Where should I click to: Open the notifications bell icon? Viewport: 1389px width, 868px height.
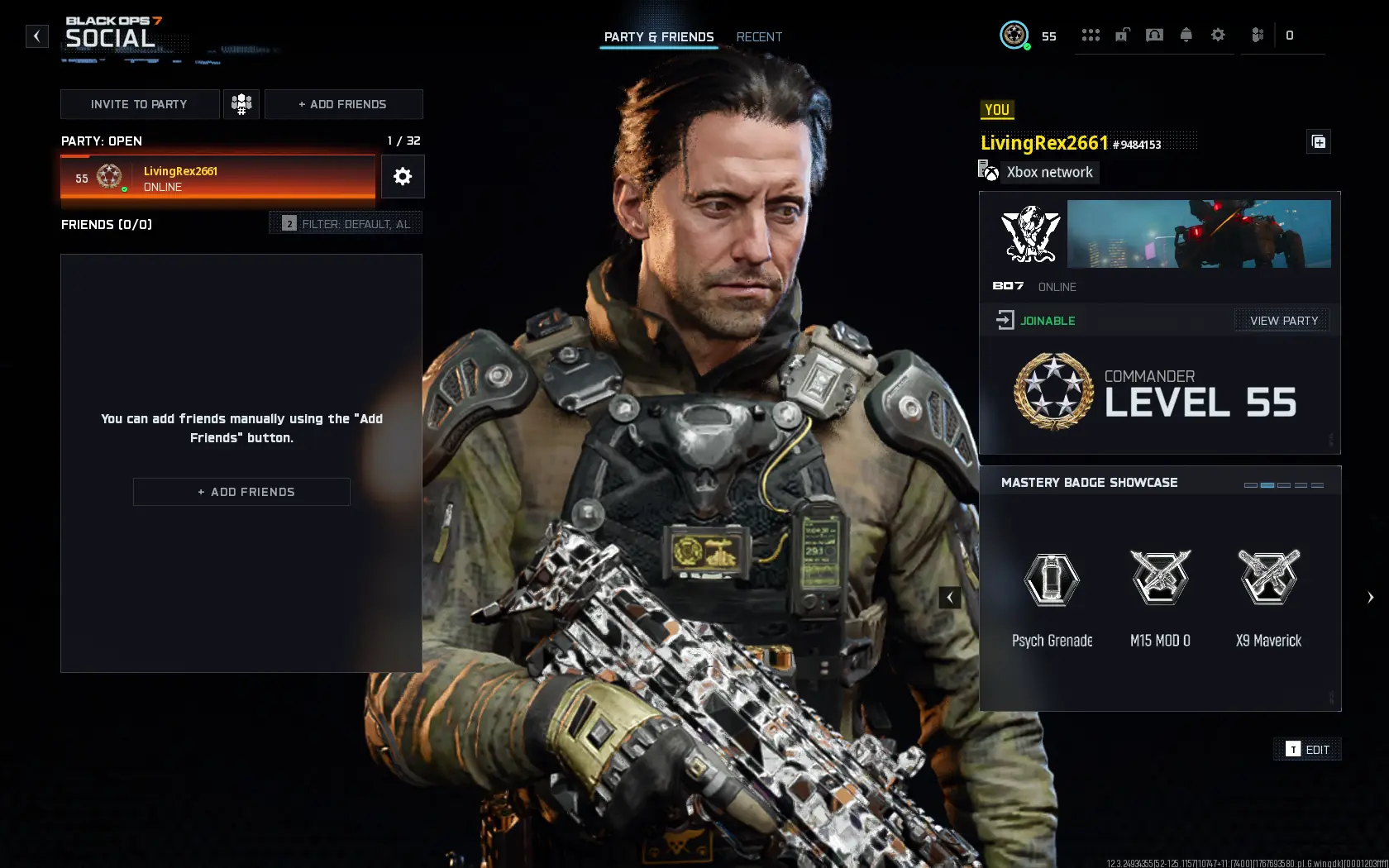[1186, 35]
